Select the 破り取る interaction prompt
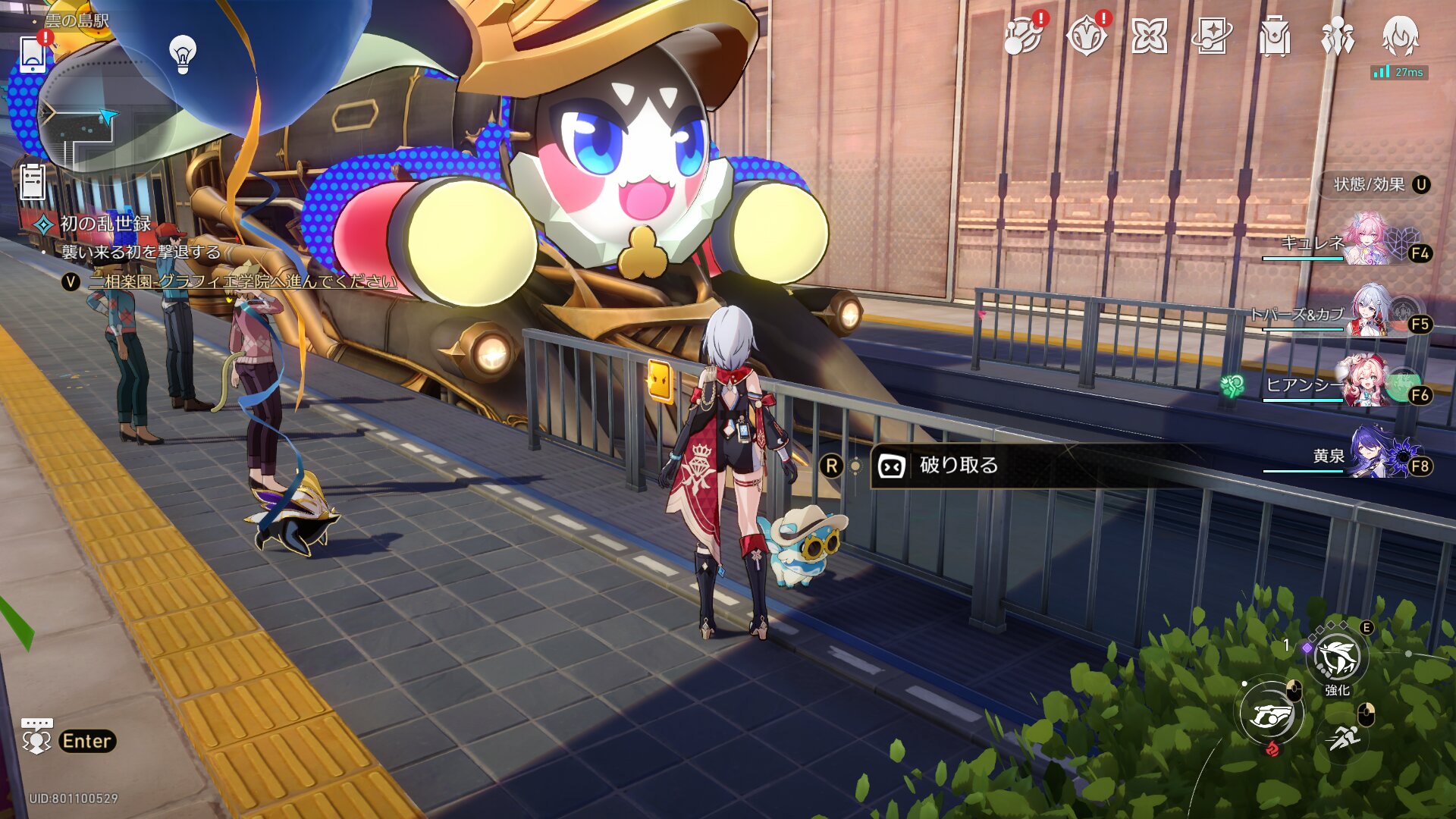 [x=959, y=465]
